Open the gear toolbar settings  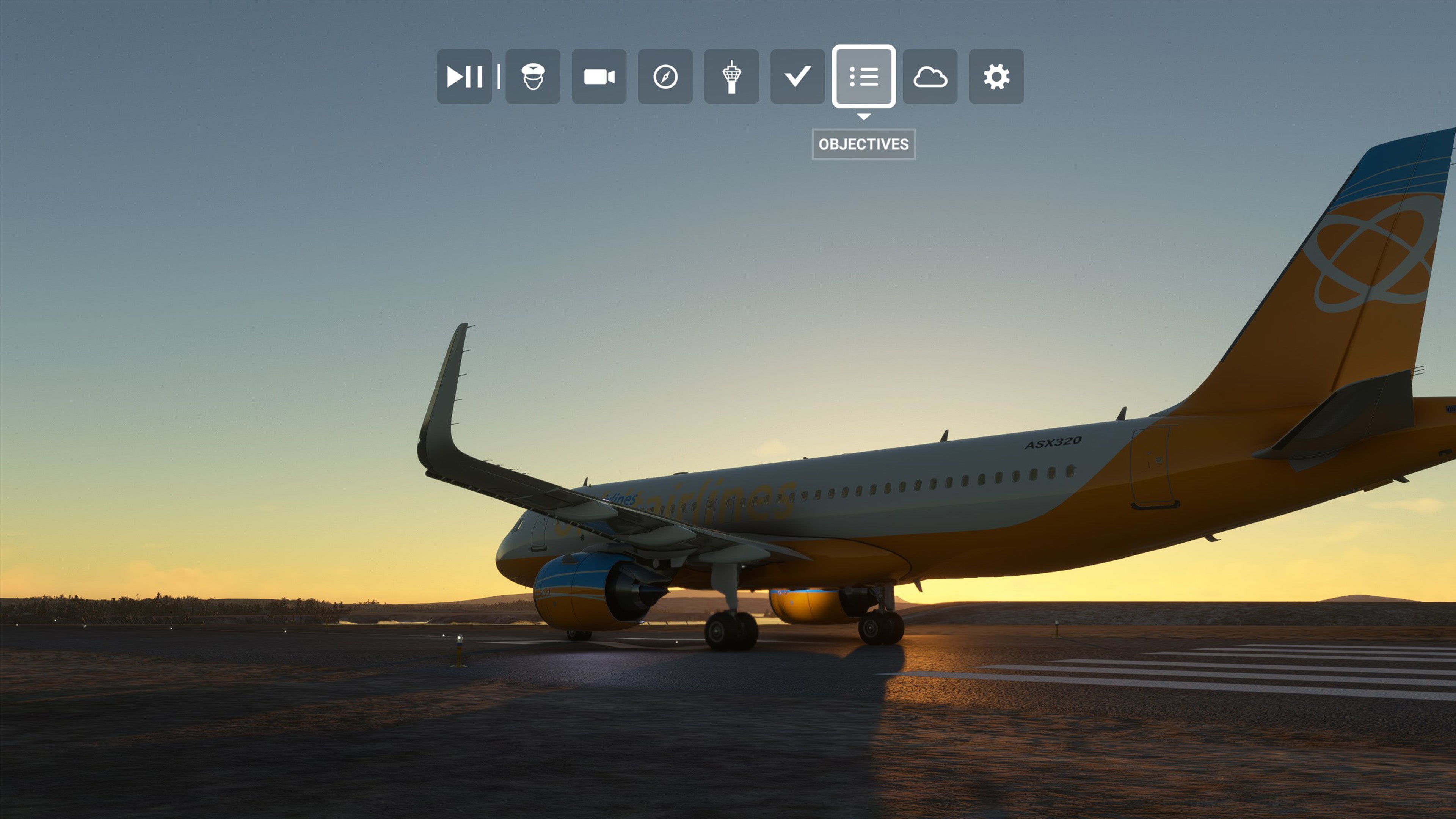996,76
